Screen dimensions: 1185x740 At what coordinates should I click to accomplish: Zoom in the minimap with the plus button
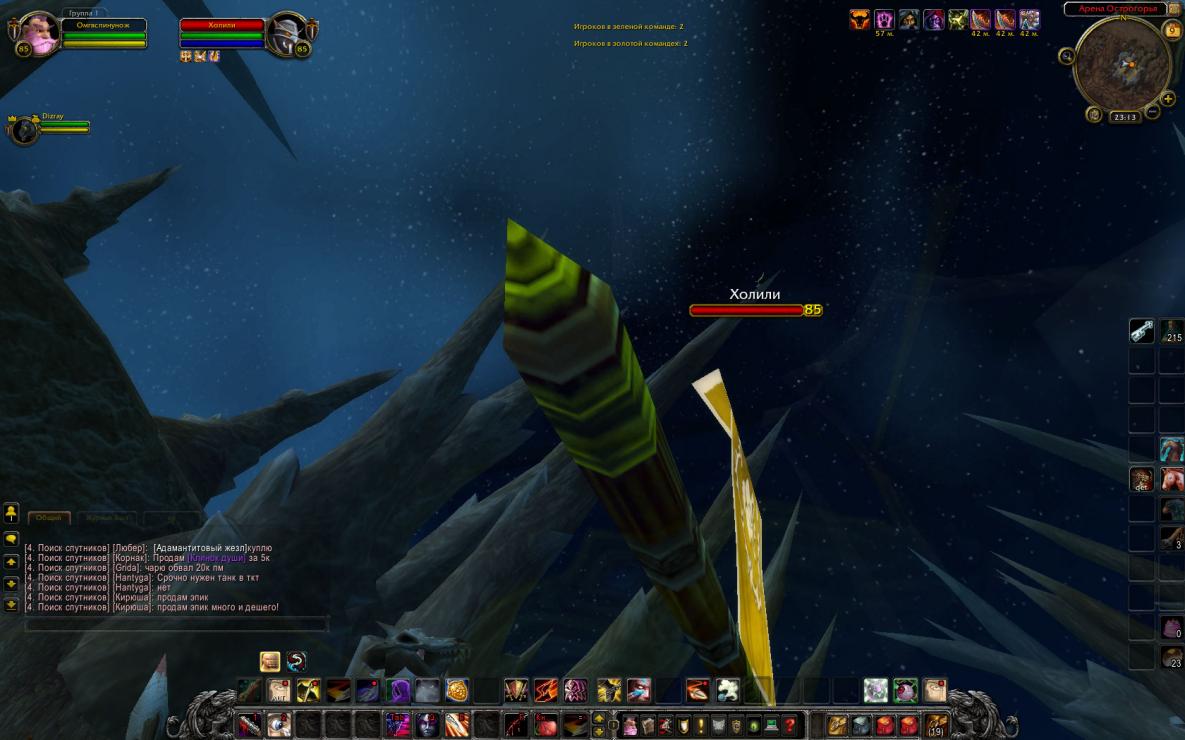point(1167,98)
